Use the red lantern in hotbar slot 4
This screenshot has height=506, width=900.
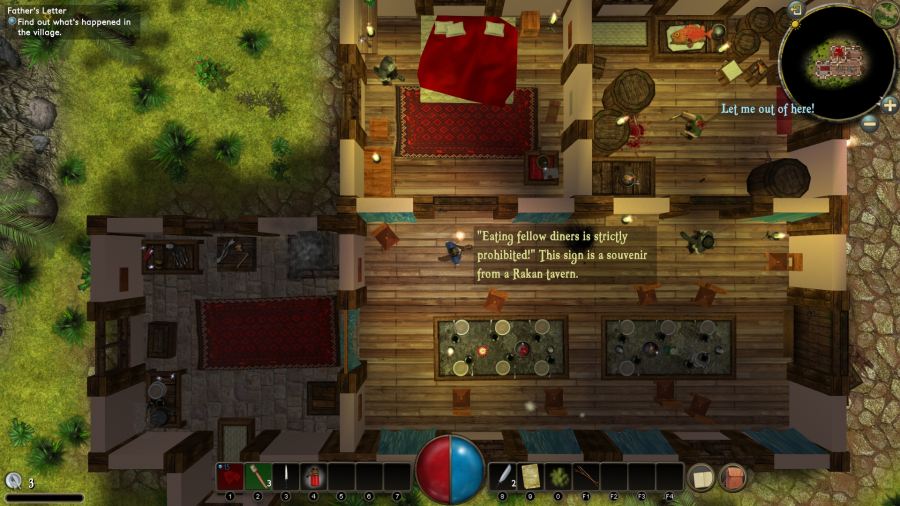pos(313,477)
